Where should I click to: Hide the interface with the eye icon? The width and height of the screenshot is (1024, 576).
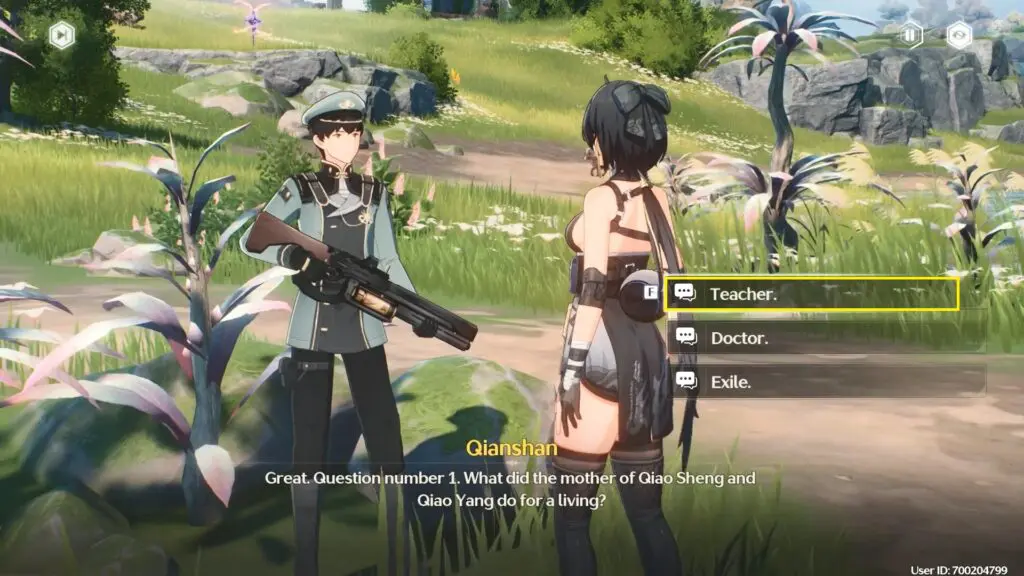tap(959, 35)
